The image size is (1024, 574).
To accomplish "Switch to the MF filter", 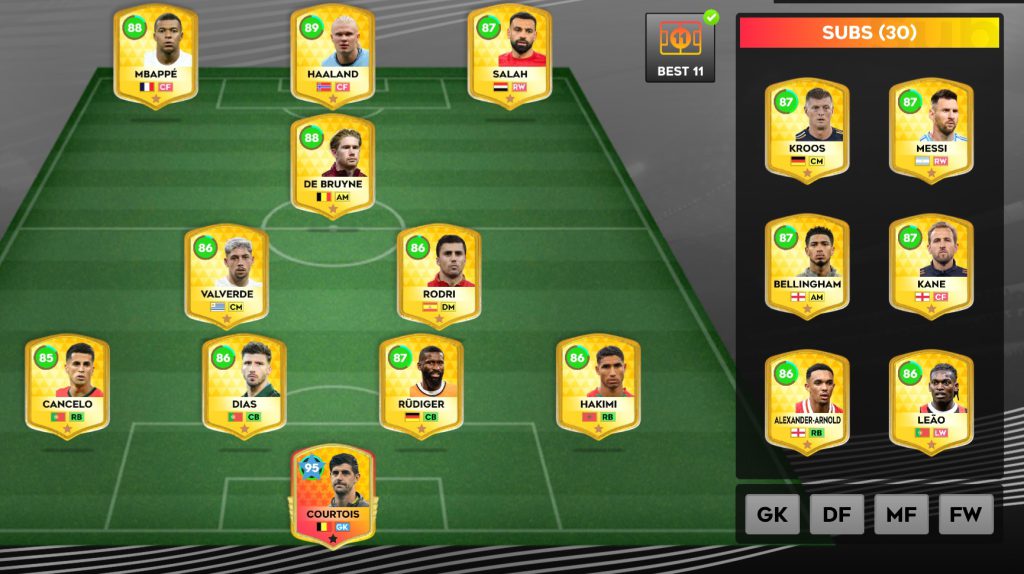I will point(901,515).
